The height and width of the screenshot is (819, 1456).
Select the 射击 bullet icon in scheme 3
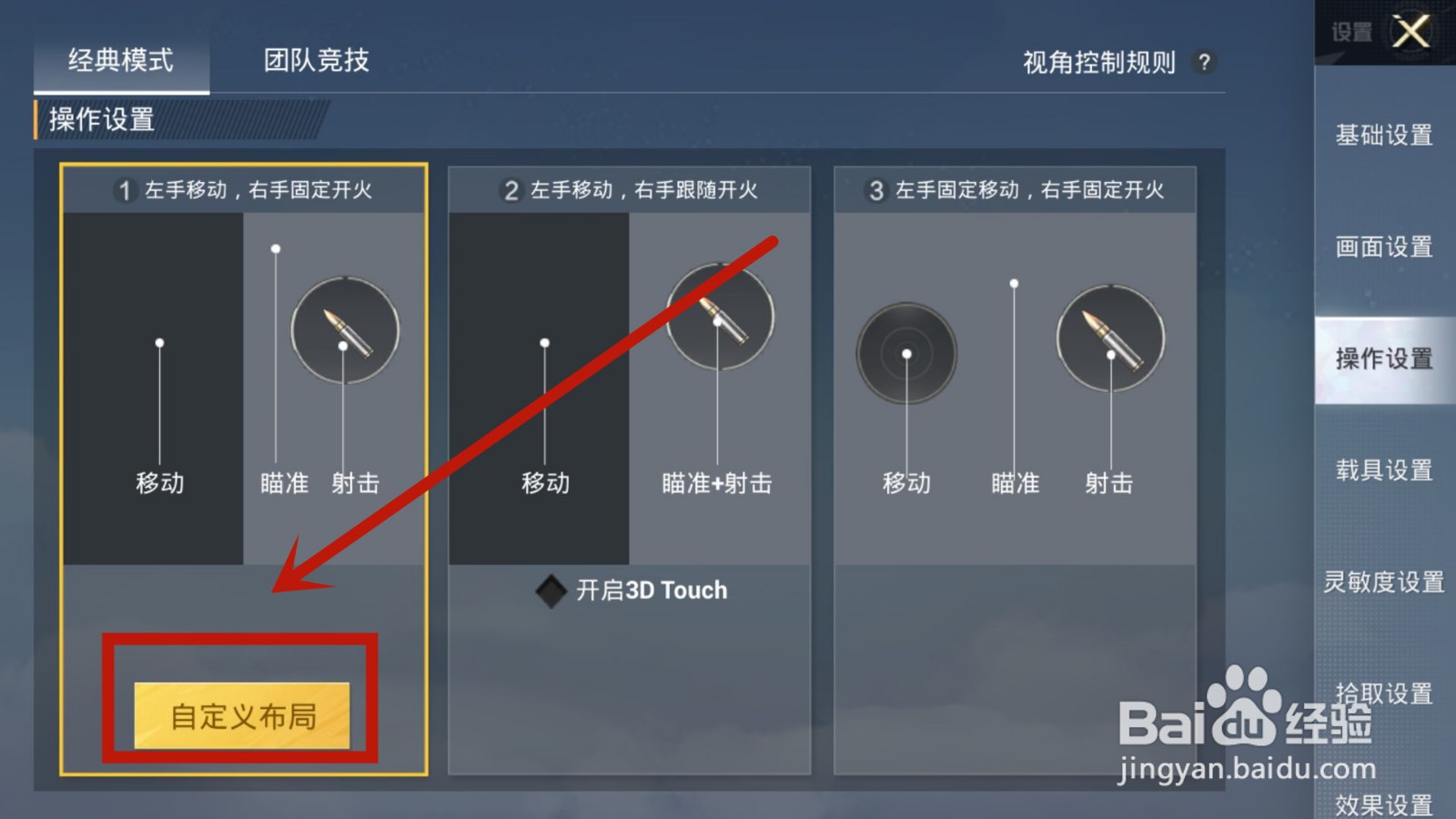coord(1109,337)
